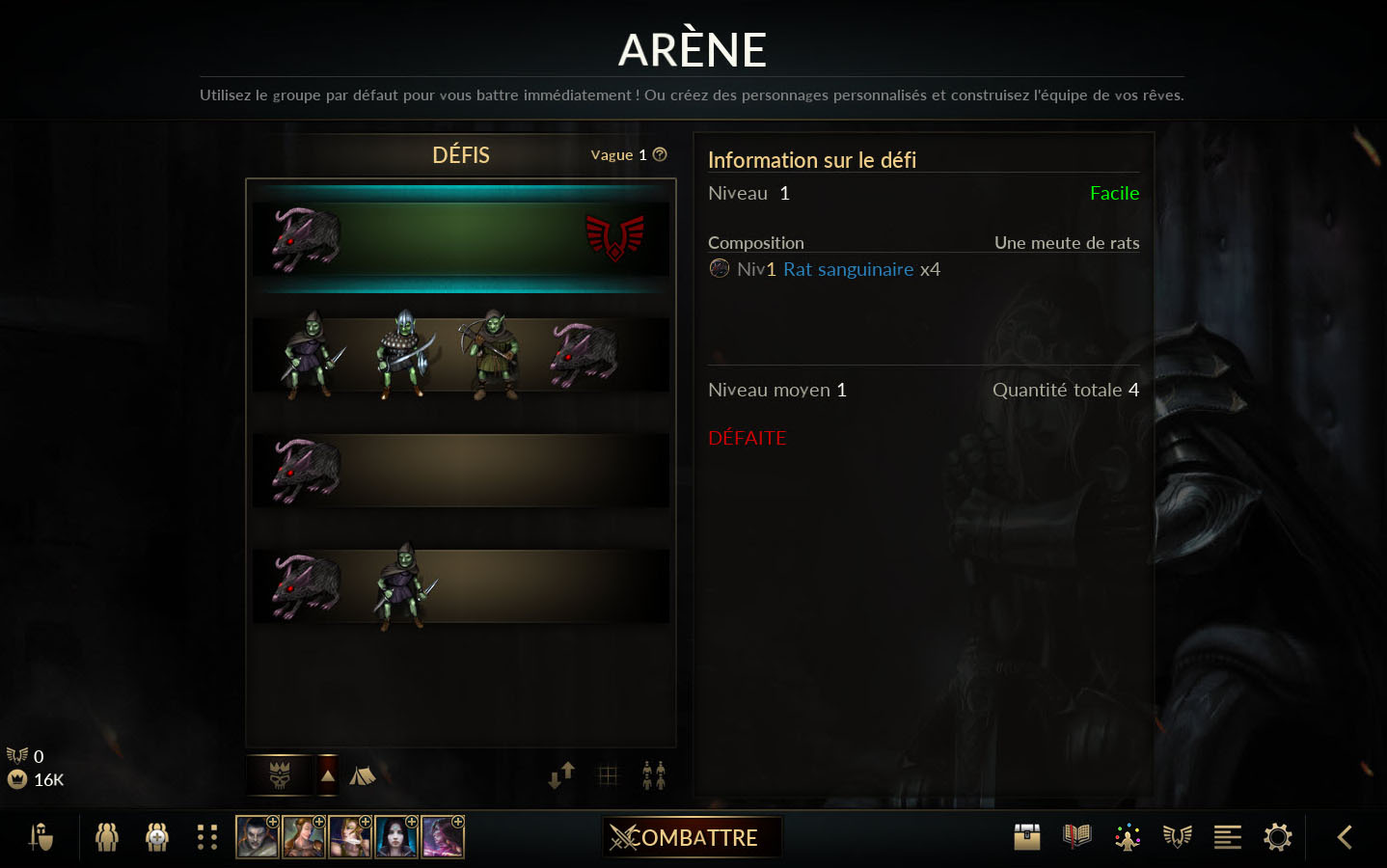Start the fight with the COMBATTRE button

coord(692,837)
